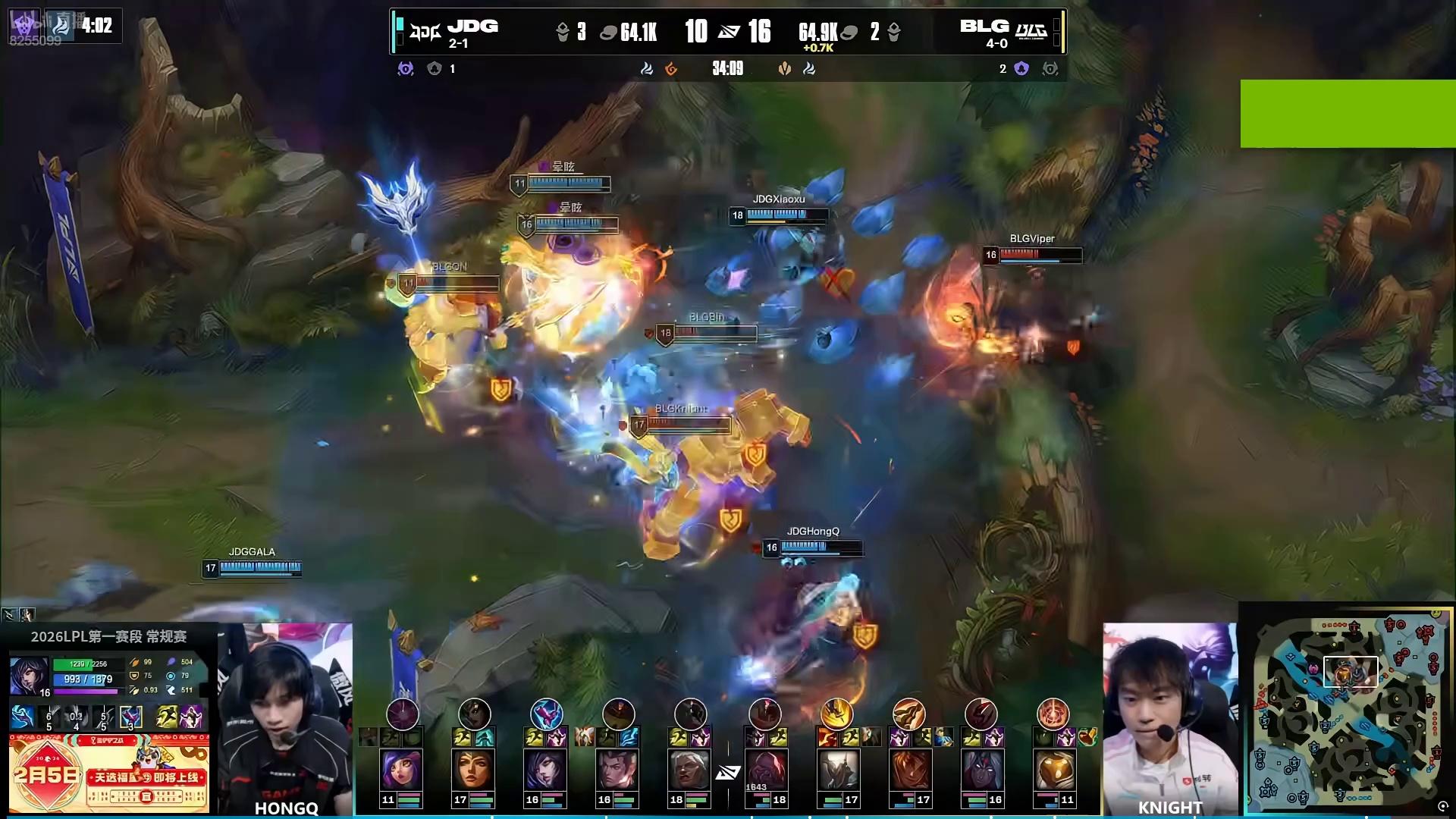The height and width of the screenshot is (819, 1456).
Task: Select Ahri's portrait in the stats panel
Action: [x=29, y=675]
